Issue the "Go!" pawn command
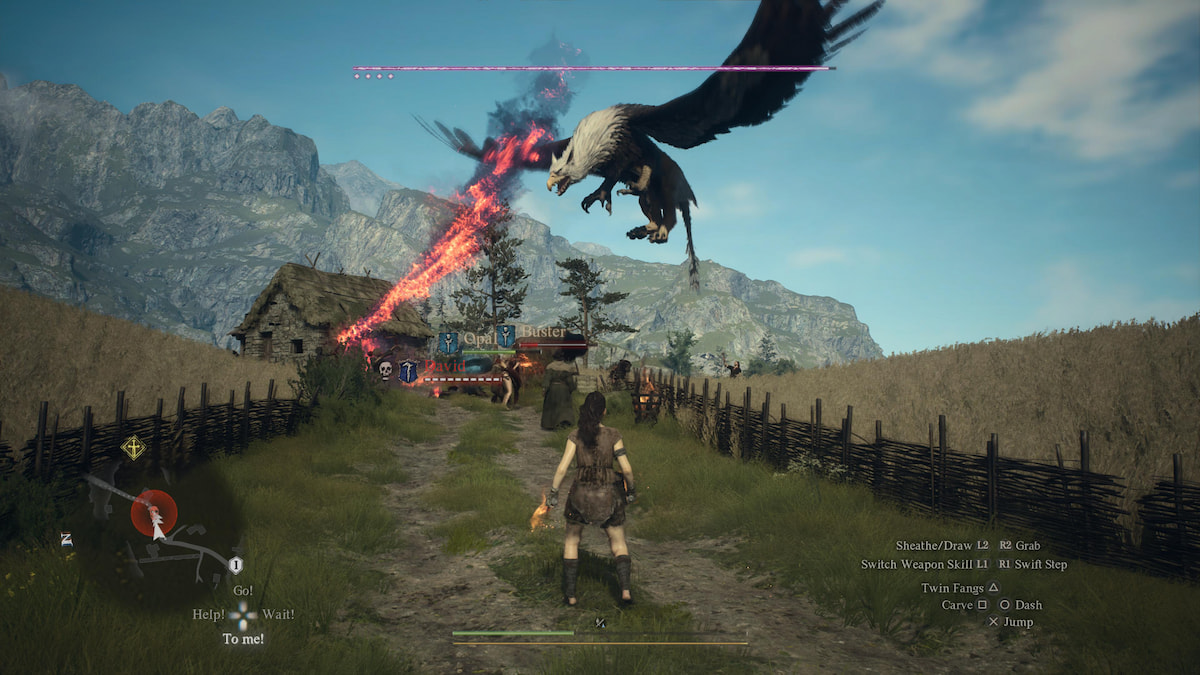Image resolution: width=1200 pixels, height=675 pixels. [243, 591]
